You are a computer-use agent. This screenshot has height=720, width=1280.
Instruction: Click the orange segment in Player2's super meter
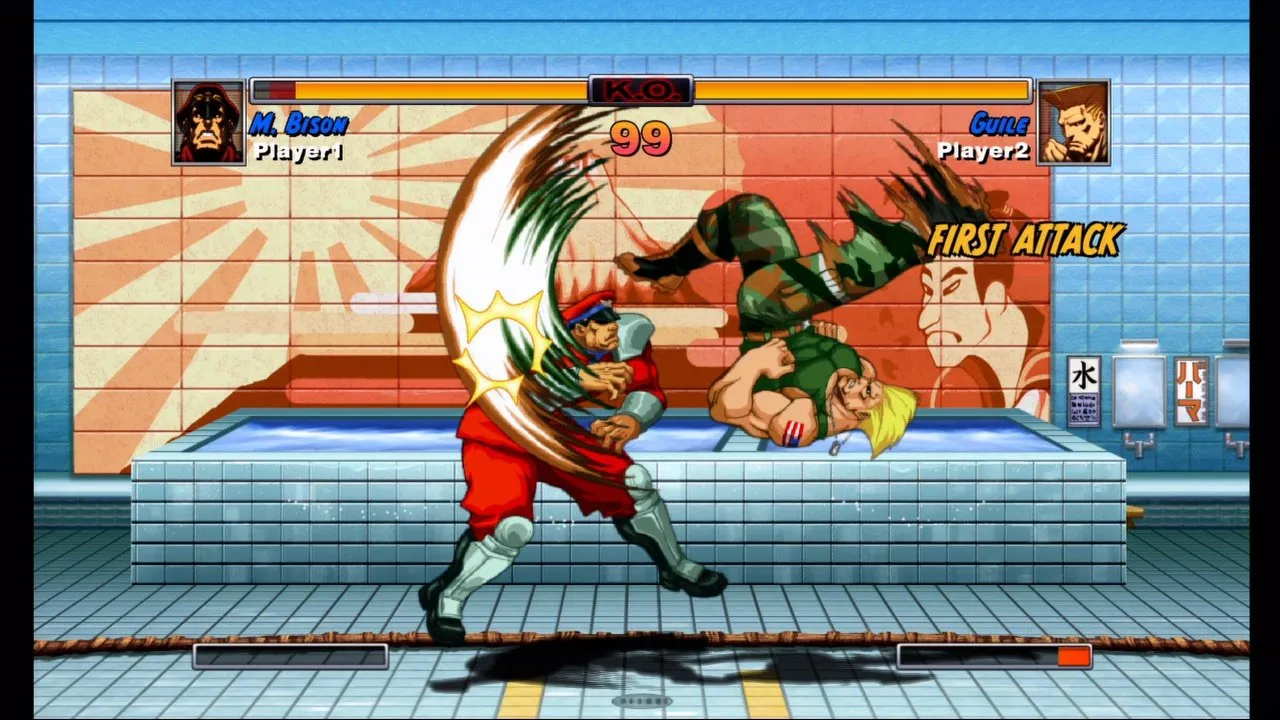click(1074, 656)
